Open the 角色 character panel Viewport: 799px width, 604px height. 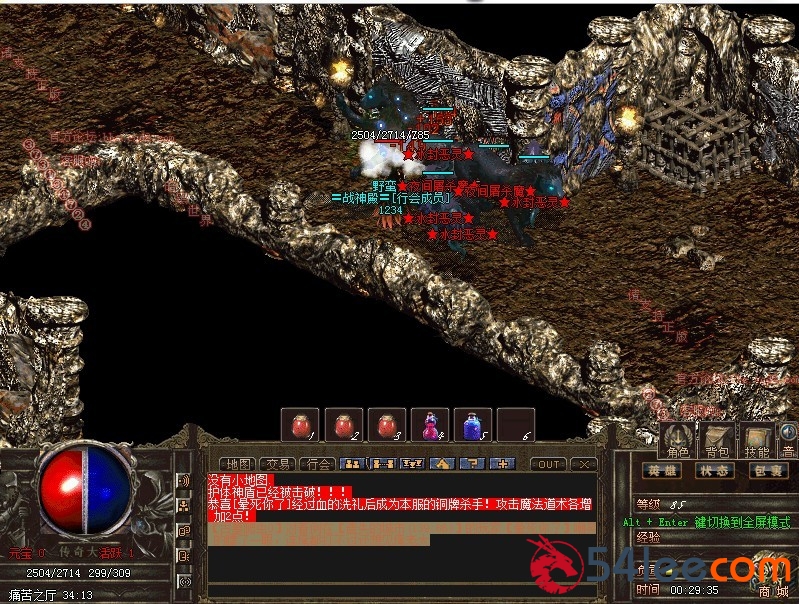click(x=677, y=439)
